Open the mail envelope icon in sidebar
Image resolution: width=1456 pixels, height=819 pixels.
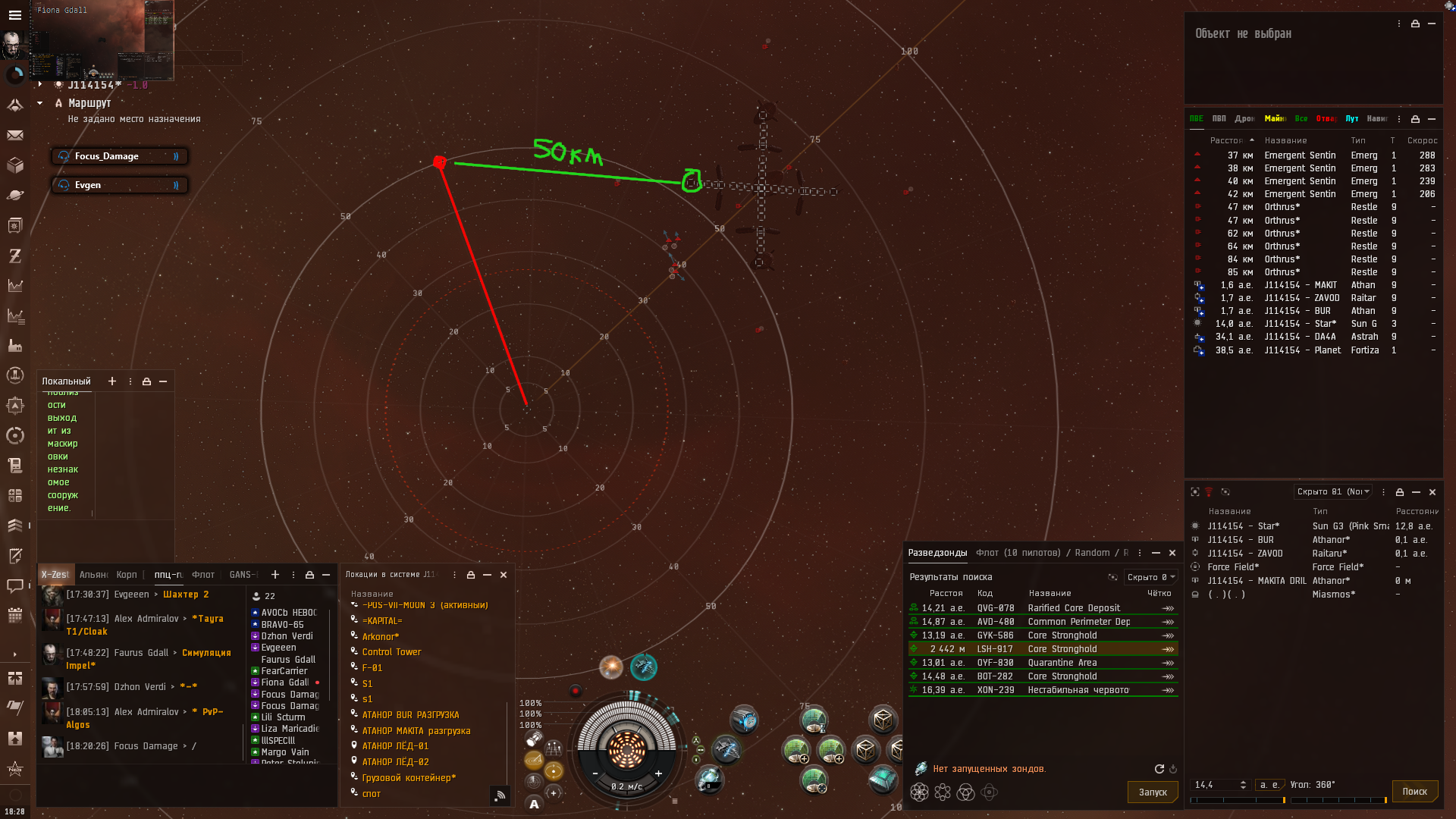pos(14,135)
